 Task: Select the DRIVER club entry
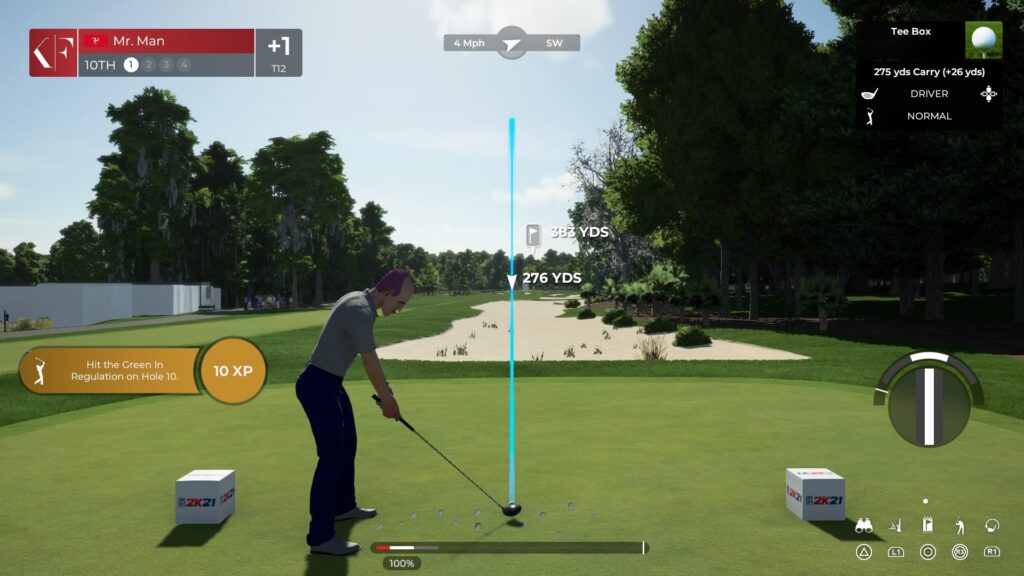tap(929, 94)
